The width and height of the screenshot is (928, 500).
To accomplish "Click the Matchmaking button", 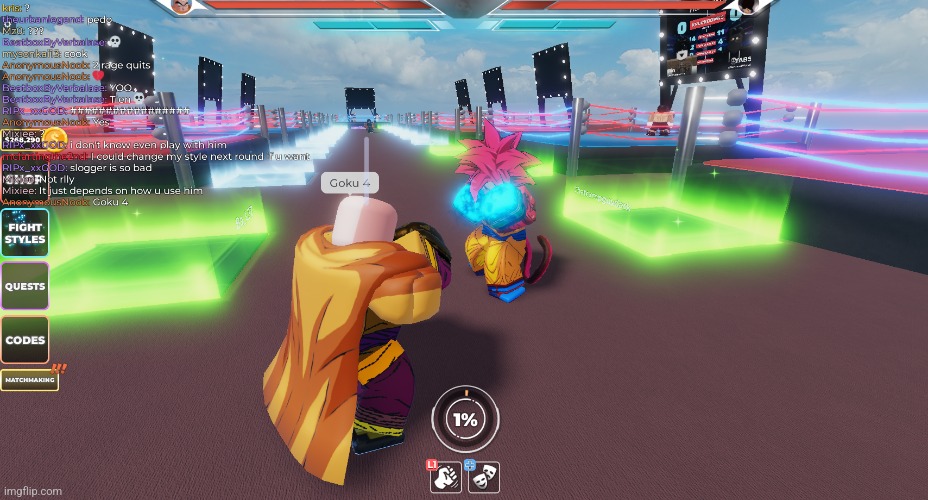I will [x=29, y=380].
